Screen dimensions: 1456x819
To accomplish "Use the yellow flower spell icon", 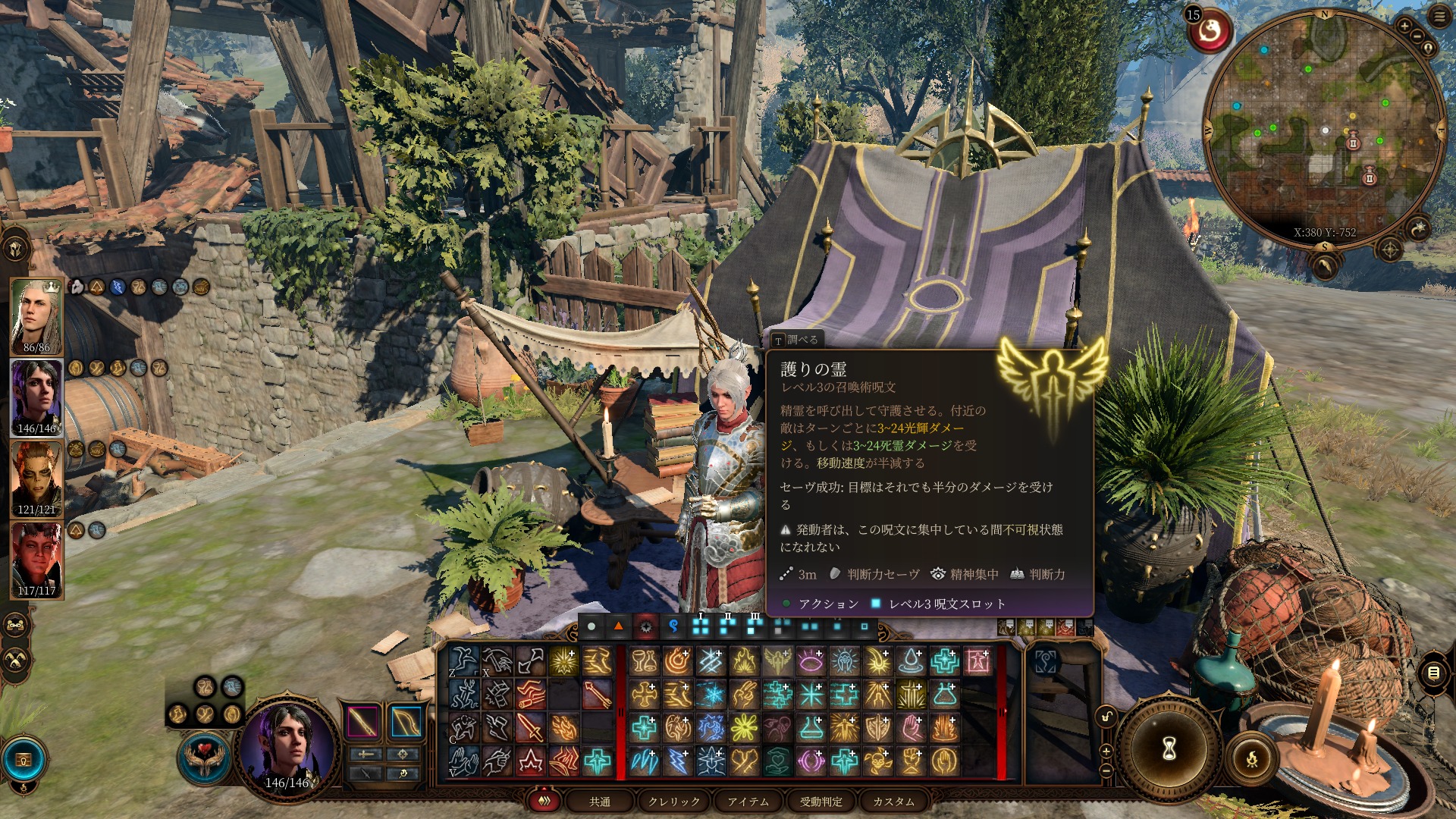I will point(744,727).
